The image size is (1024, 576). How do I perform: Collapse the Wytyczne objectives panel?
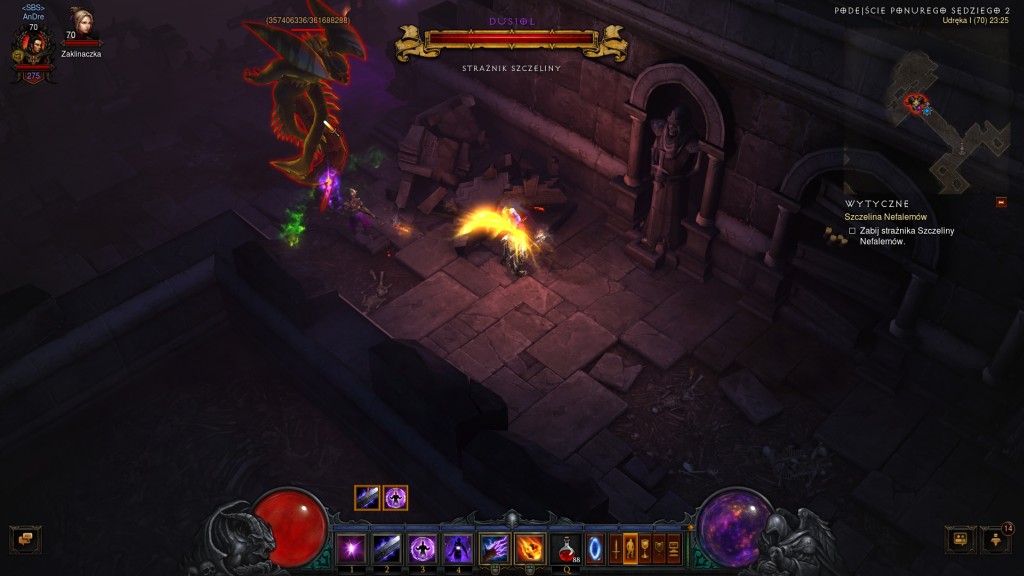pos(1001,203)
